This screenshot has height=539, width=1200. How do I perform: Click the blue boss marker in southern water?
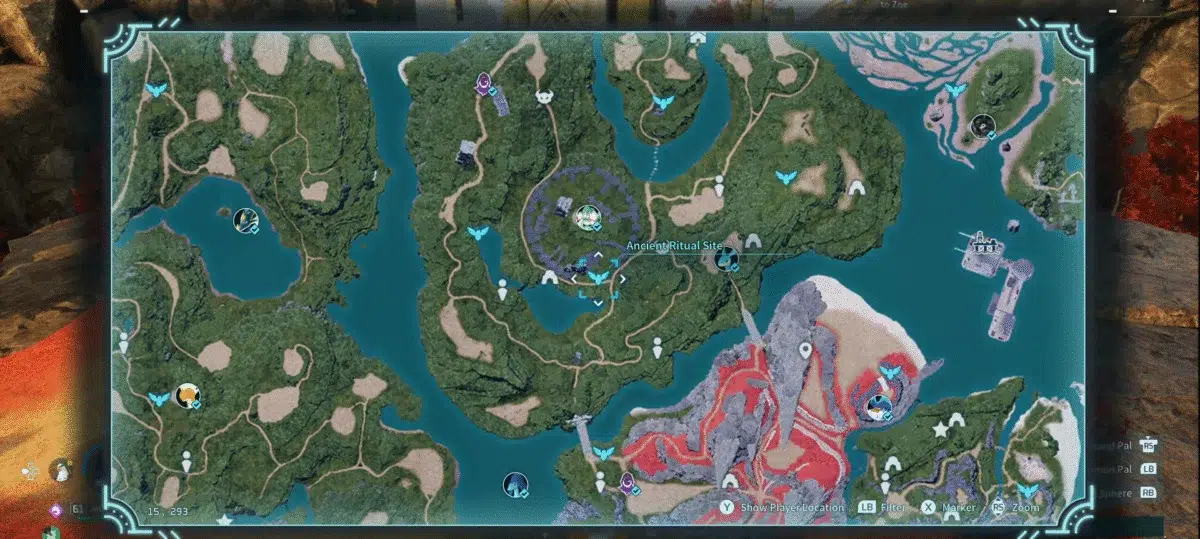coord(515,485)
